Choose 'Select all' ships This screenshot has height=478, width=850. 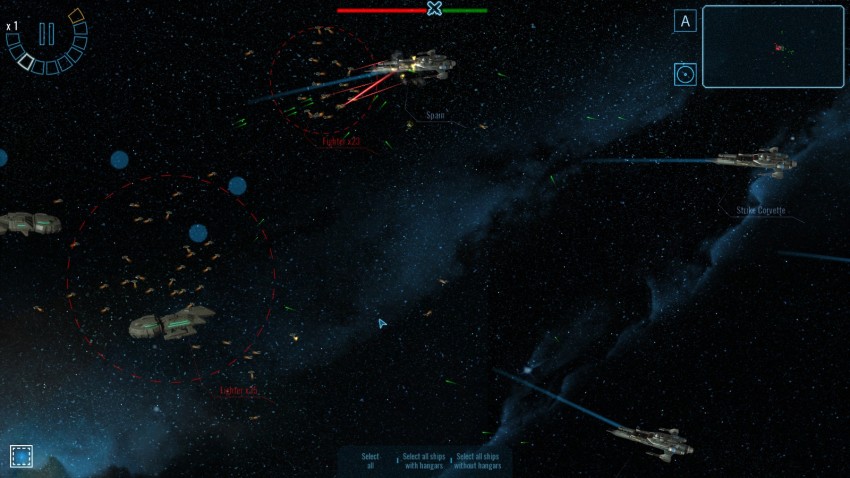(370, 460)
